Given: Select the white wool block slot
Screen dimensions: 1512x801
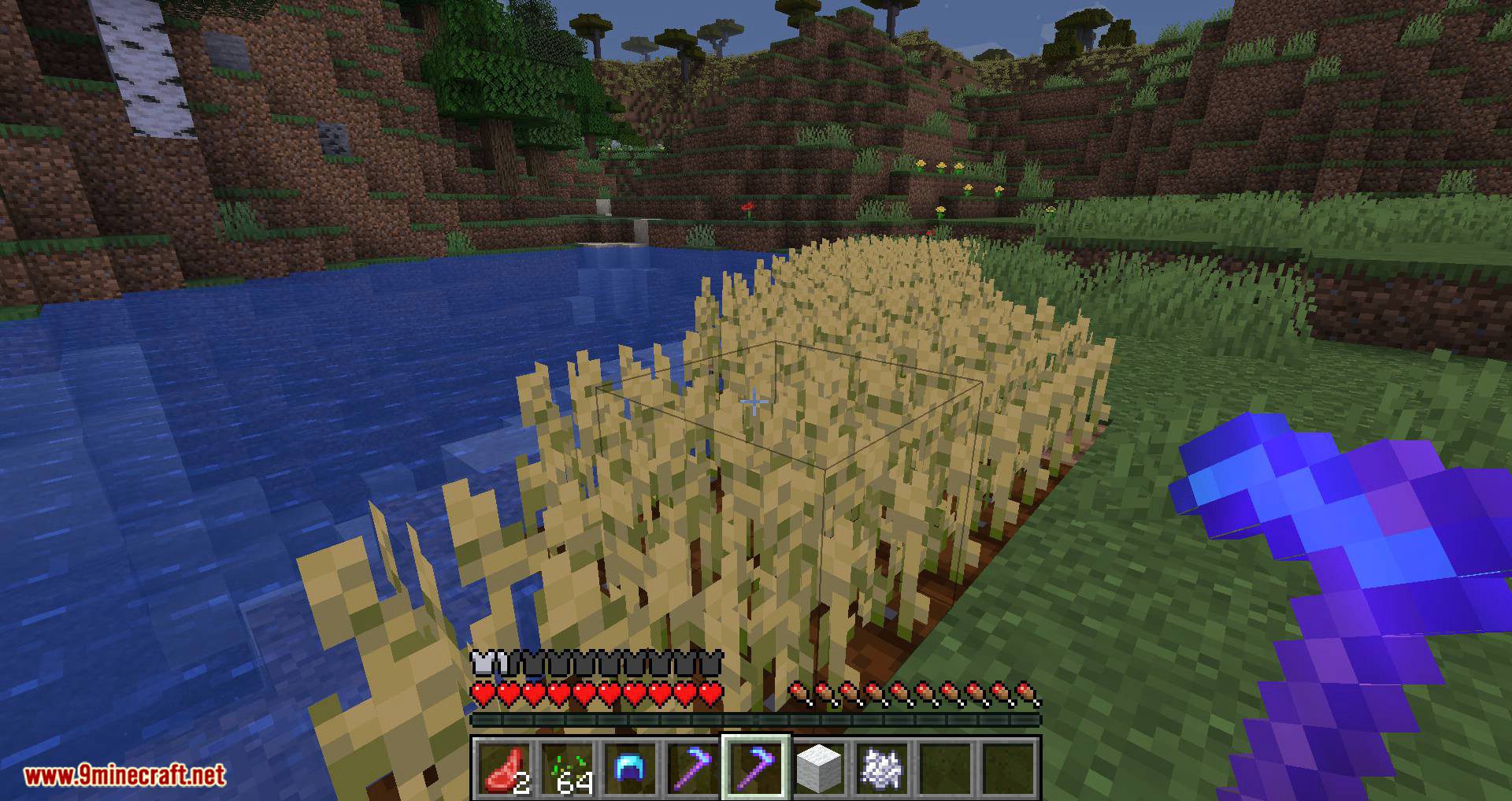Looking at the screenshot, I should [x=820, y=768].
